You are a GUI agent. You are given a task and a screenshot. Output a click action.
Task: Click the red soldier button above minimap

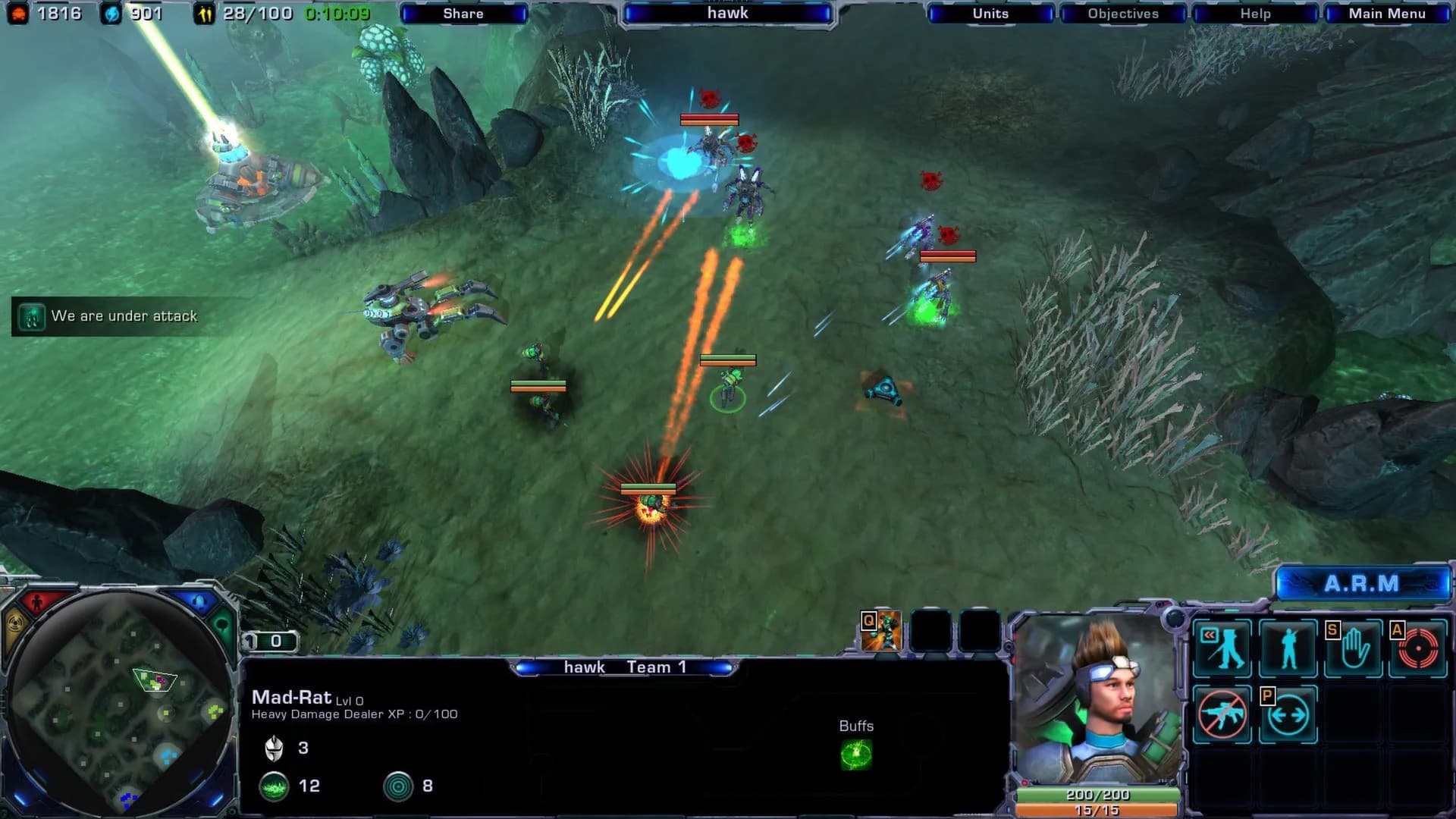tap(36, 604)
